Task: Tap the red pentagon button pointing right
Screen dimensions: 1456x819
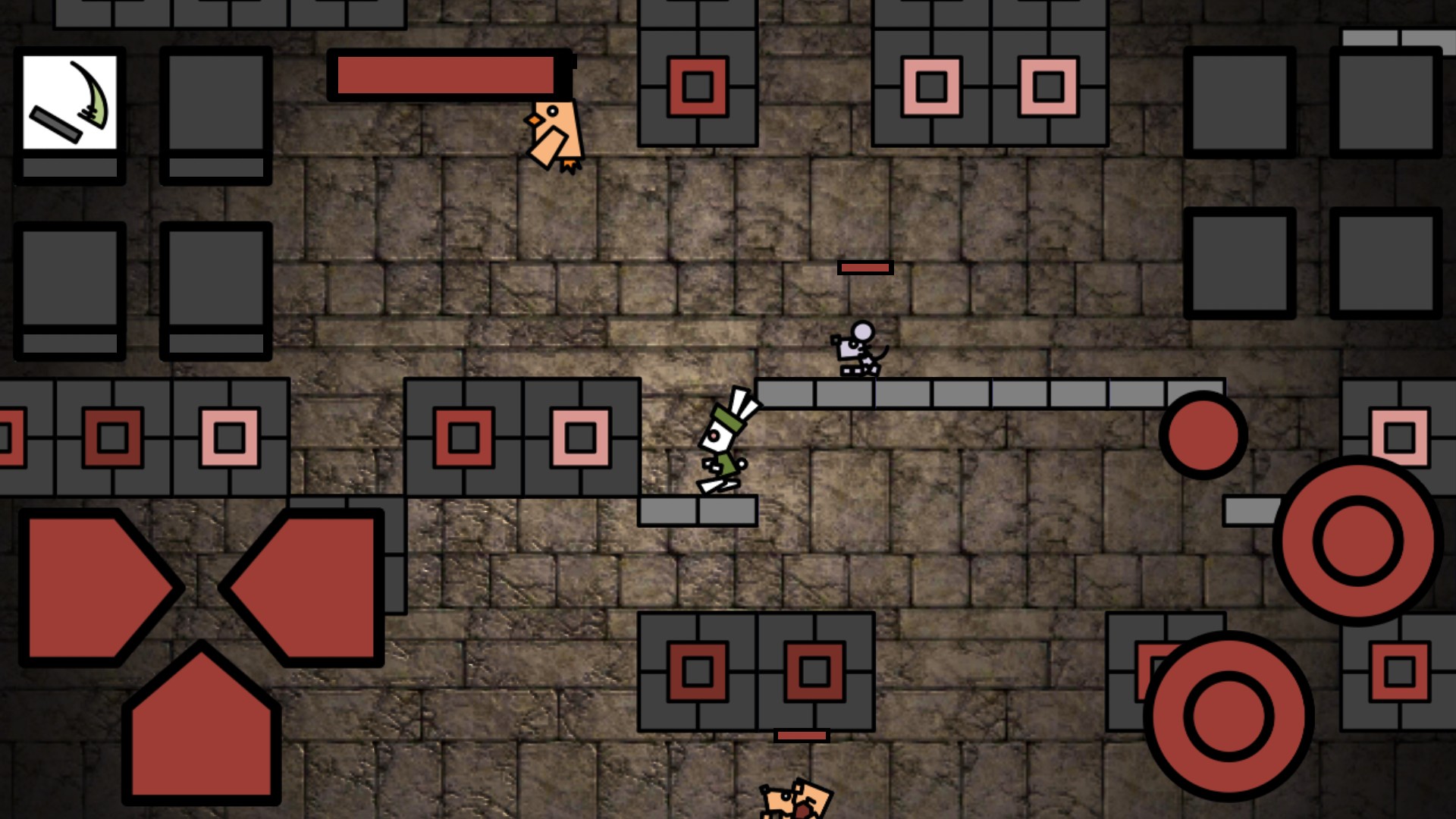Action: (x=95, y=588)
